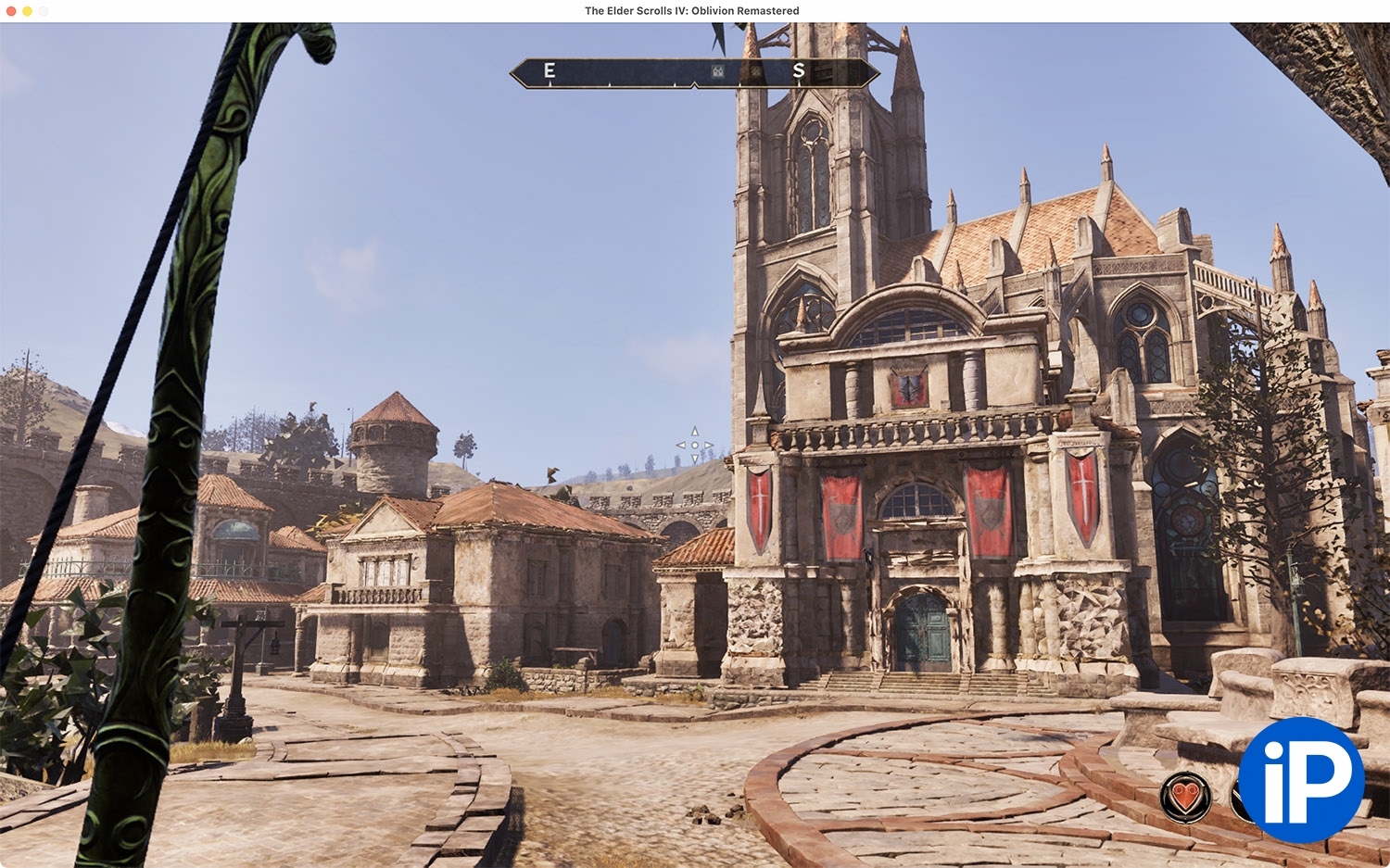1390x868 pixels.
Task: Minimize the window with the yellow button
Action: coord(28,11)
